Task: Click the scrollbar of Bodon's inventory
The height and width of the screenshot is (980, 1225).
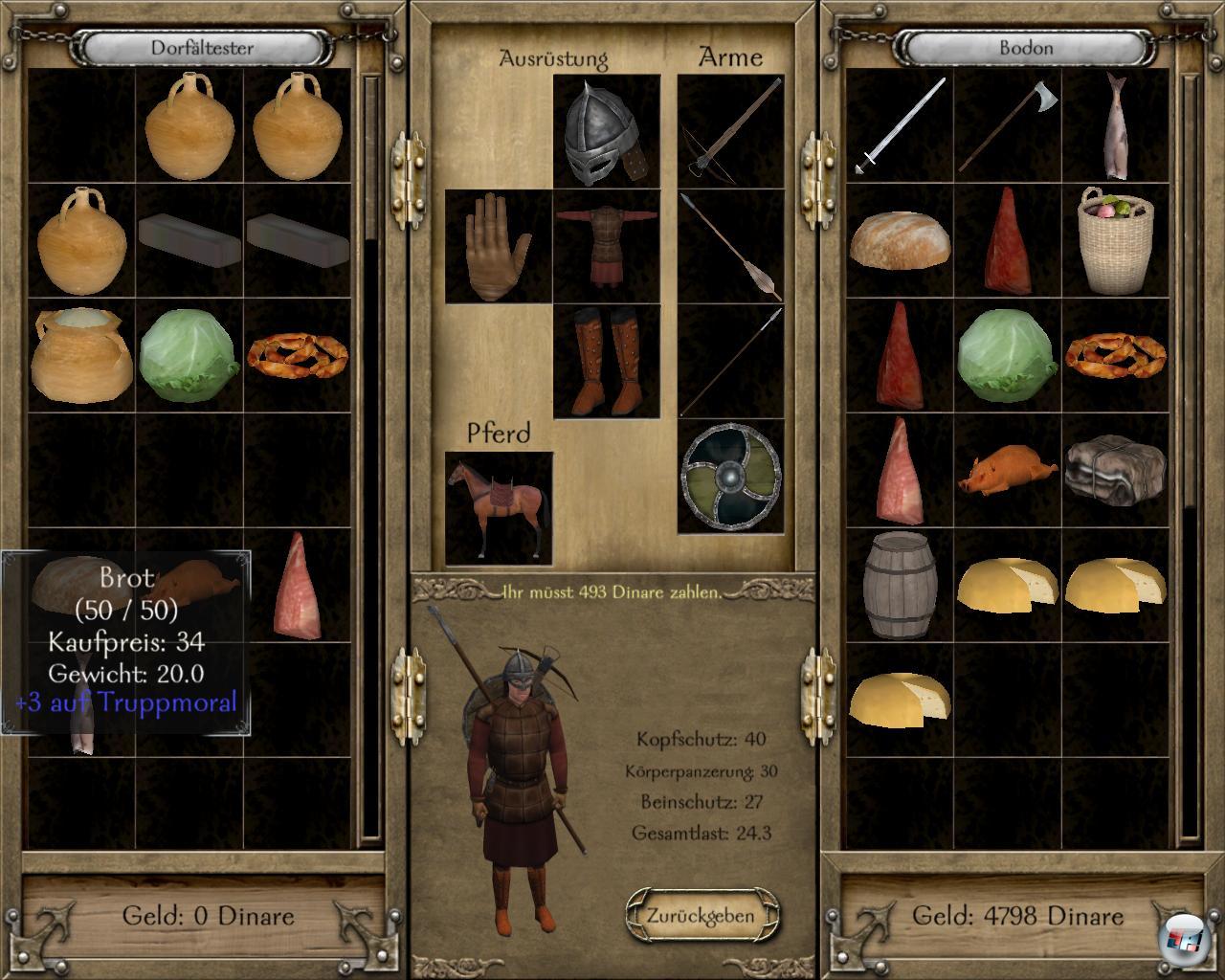Action: click(1190, 670)
